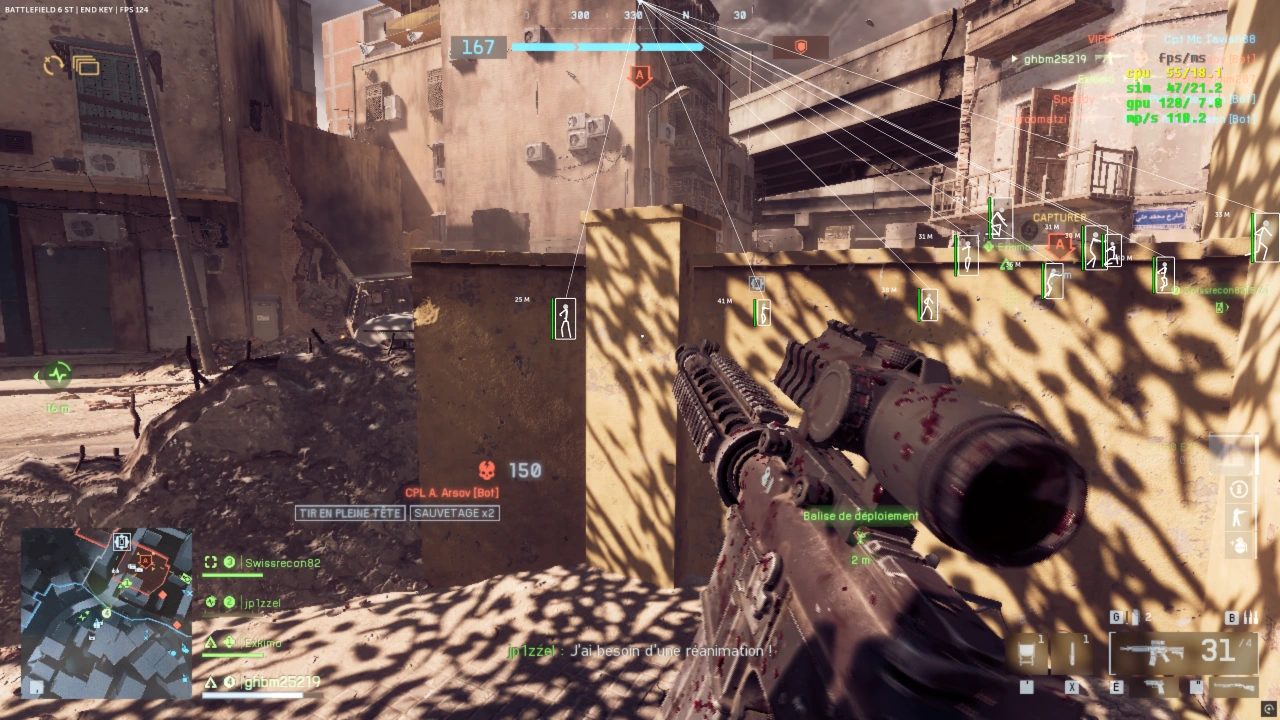The width and height of the screenshot is (1280, 720).
Task: Open the minimap
Action: (x=106, y=612)
